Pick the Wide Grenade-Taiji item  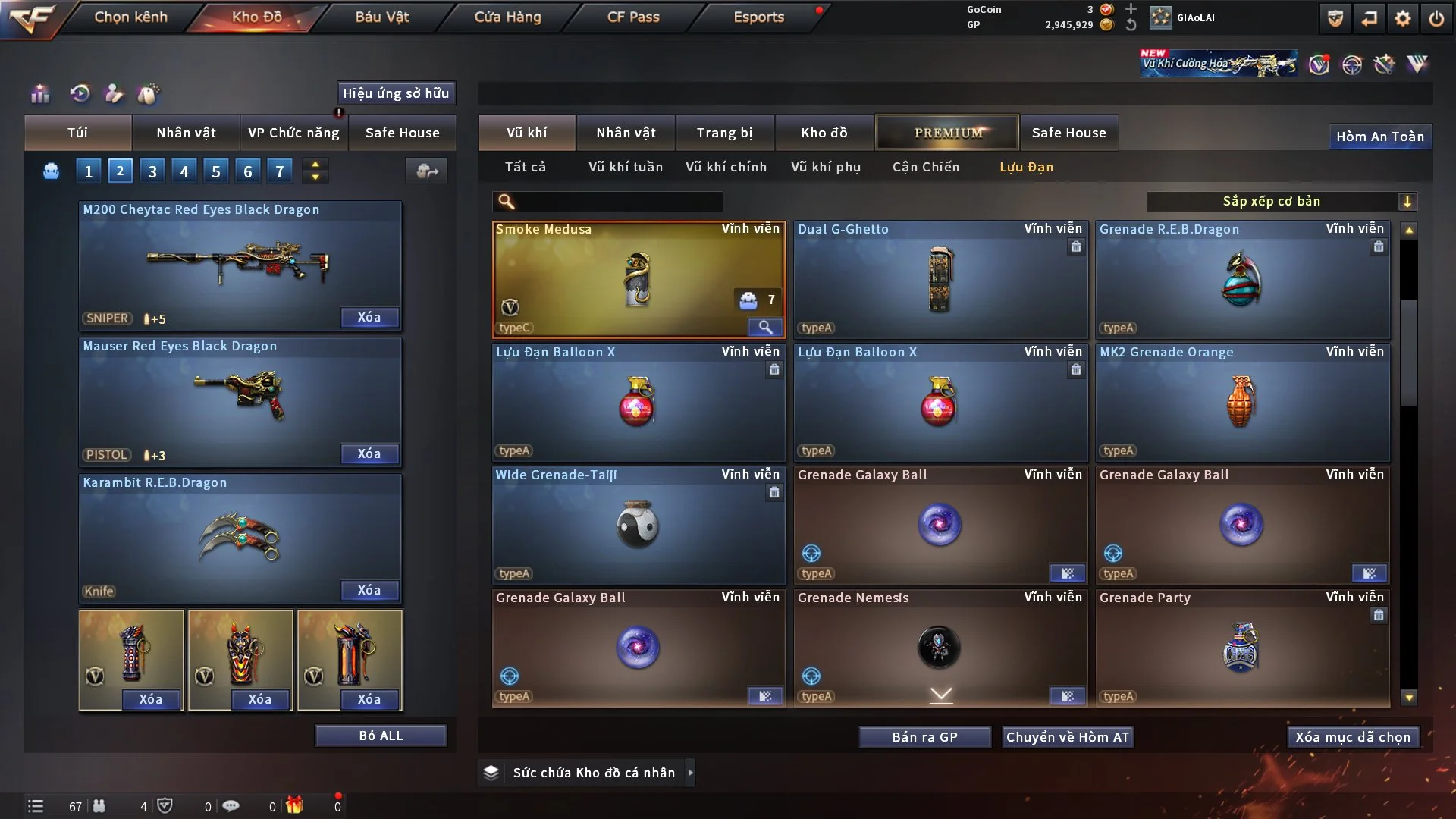coord(638,525)
